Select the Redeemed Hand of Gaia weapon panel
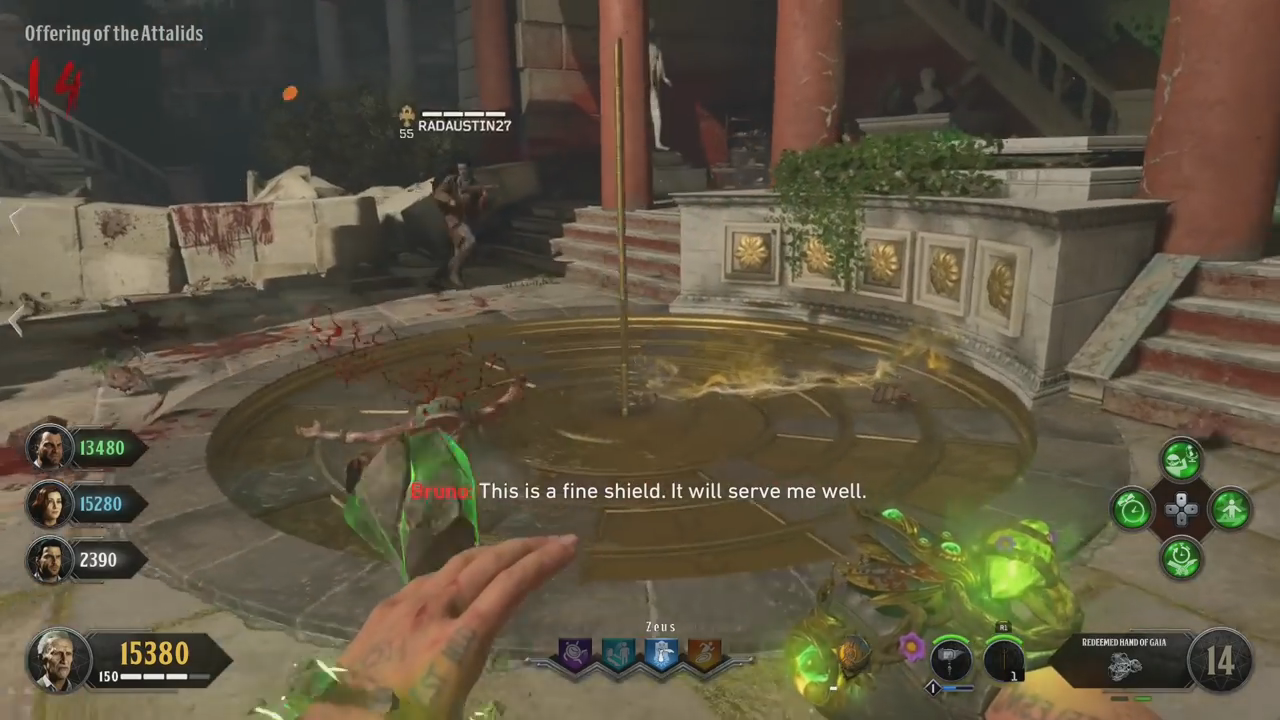This screenshot has width=1280, height=720. coord(1127,660)
